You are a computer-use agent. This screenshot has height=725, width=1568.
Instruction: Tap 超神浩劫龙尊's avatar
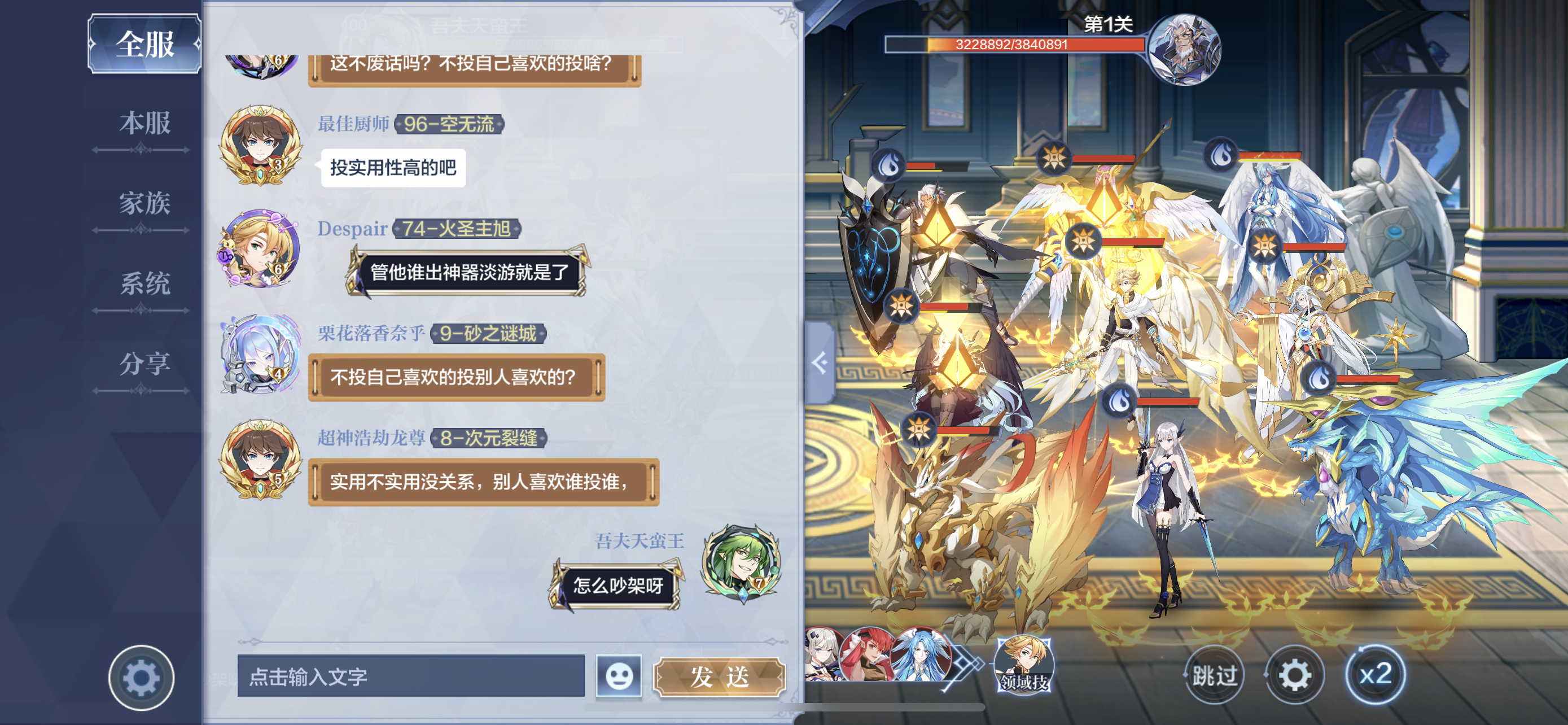261,459
